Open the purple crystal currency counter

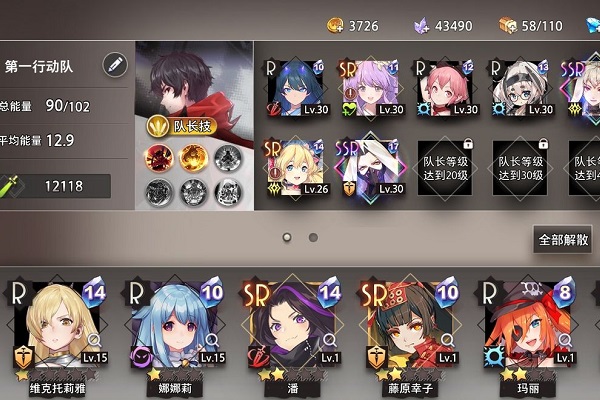coord(445,24)
